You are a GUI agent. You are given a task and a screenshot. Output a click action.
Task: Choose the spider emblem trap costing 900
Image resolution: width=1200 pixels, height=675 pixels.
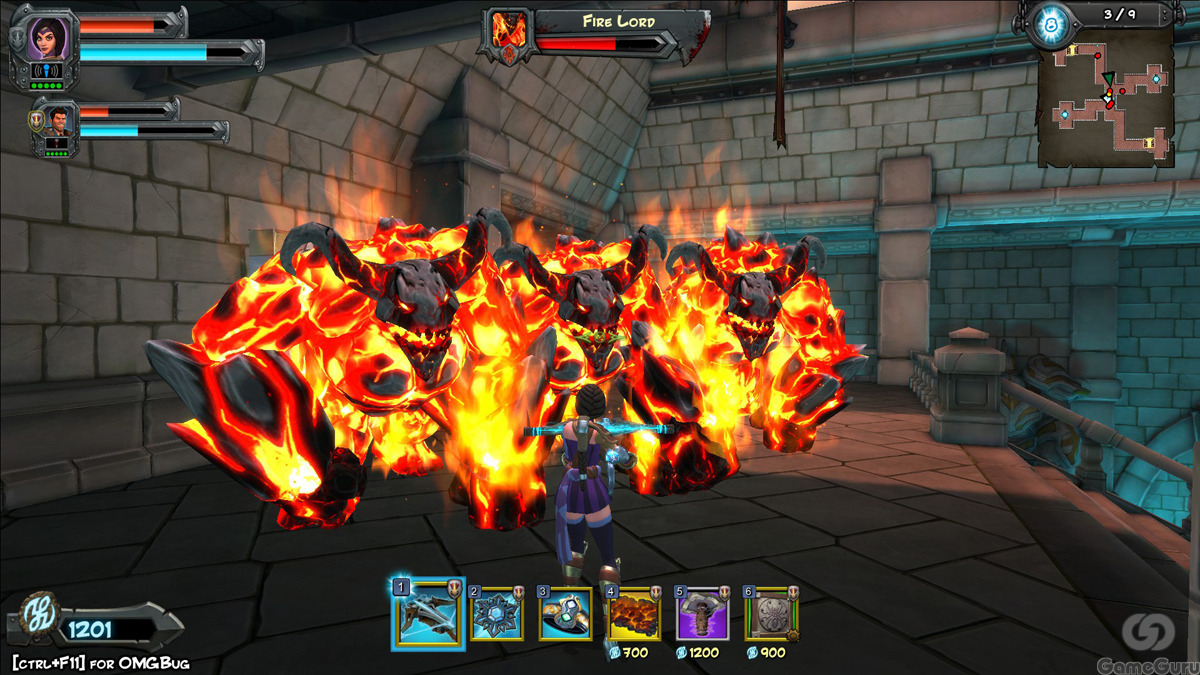[771, 614]
